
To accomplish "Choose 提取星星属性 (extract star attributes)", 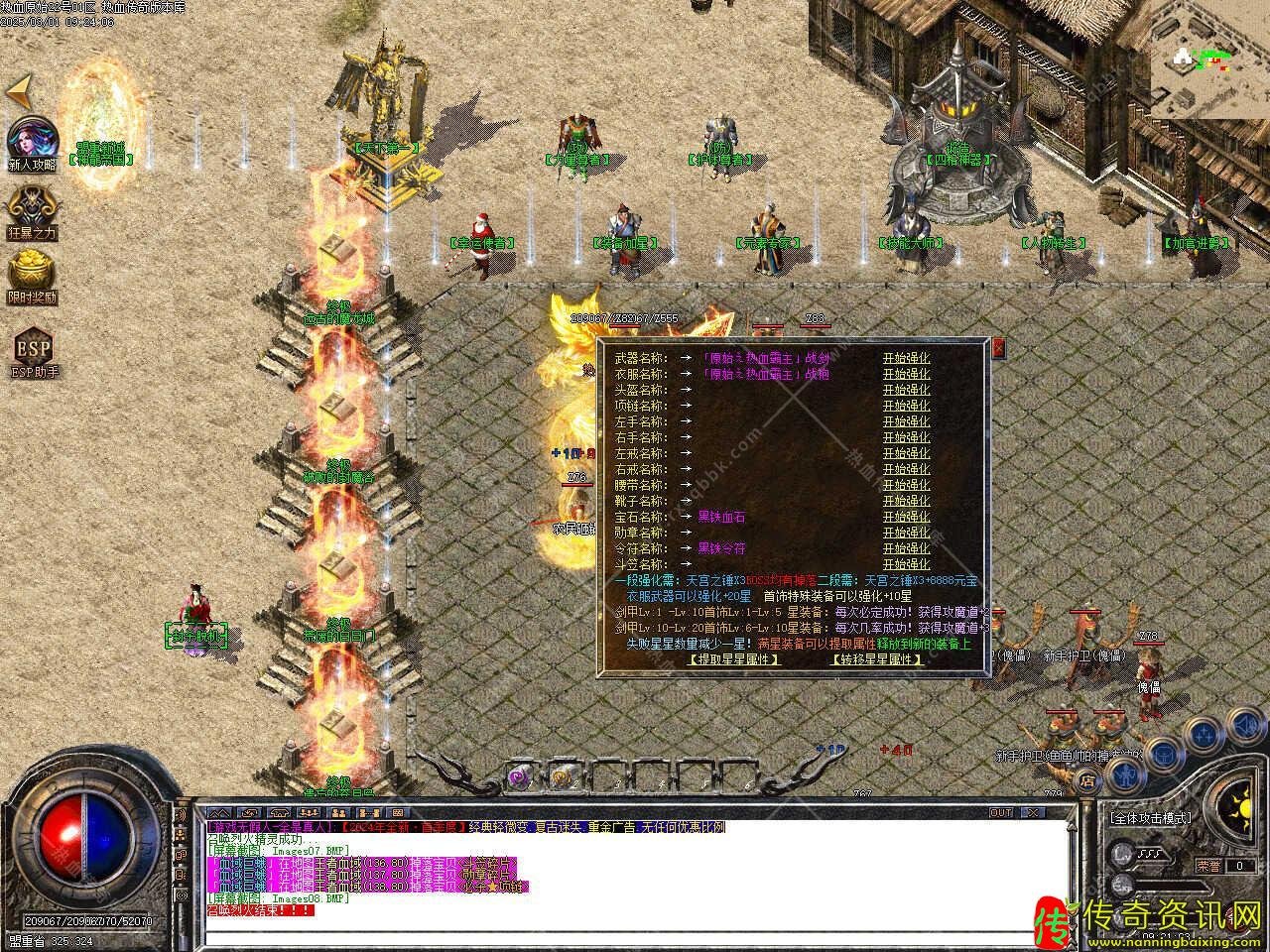I will tap(733, 659).
